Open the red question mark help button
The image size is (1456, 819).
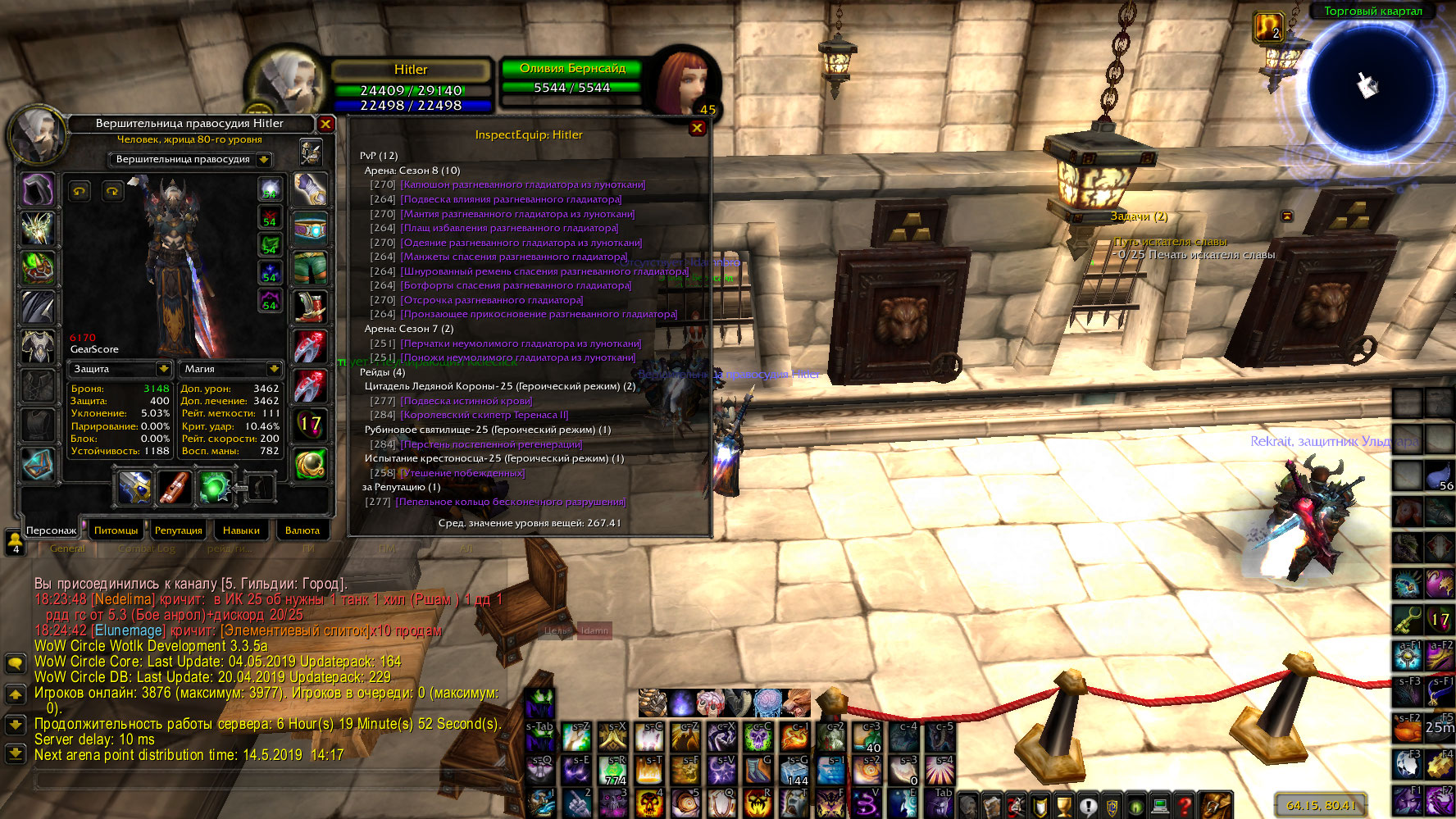click(1183, 806)
